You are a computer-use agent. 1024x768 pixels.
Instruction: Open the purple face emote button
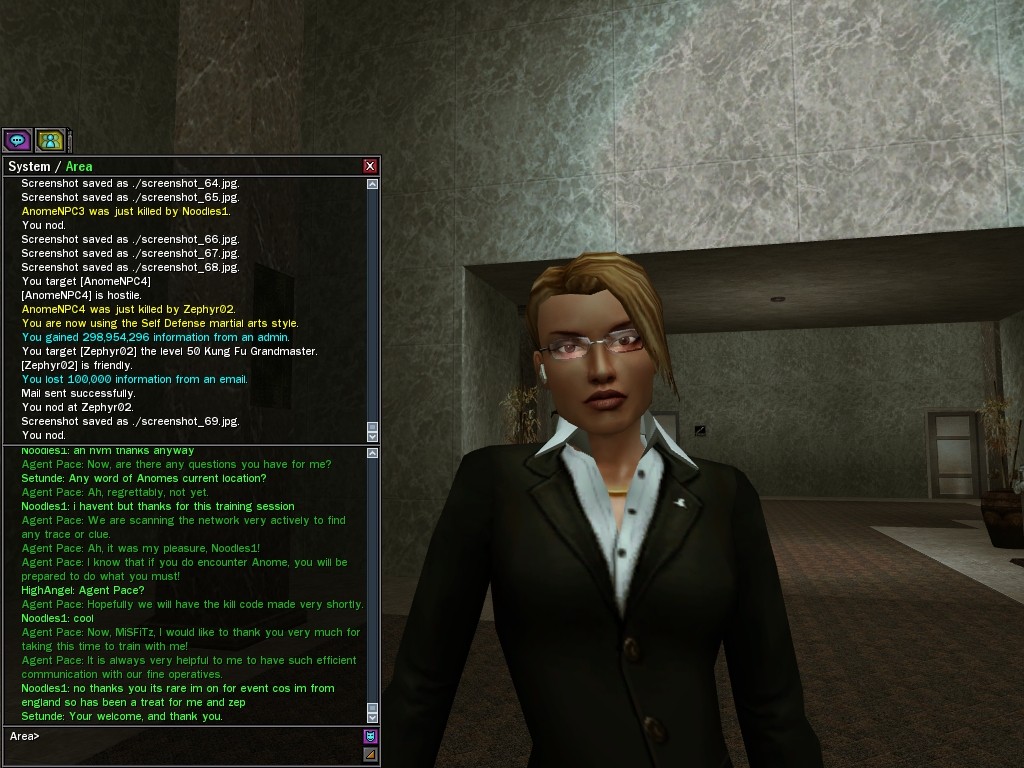click(370, 737)
